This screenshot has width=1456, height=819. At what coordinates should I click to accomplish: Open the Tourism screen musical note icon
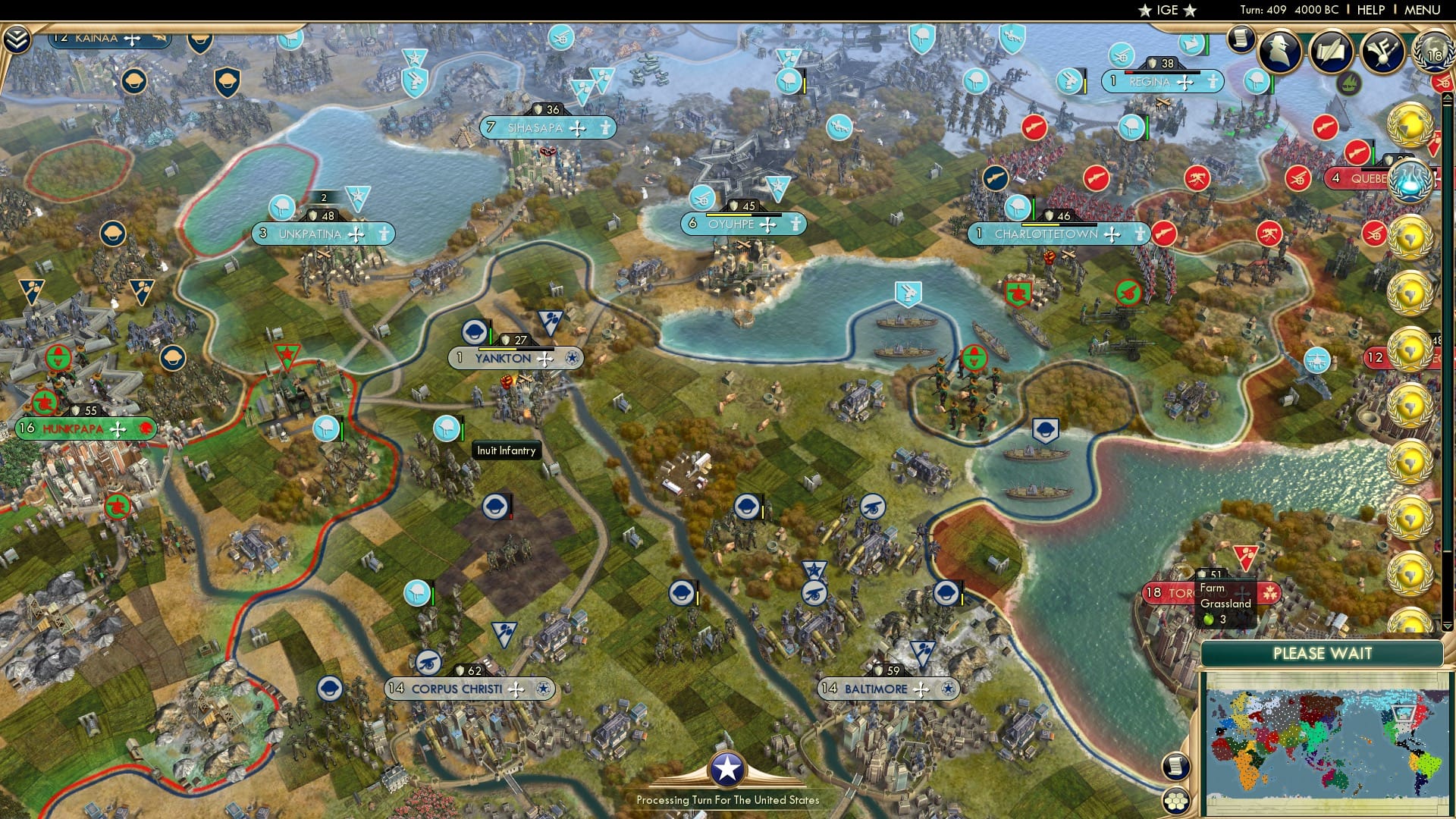[1382, 52]
